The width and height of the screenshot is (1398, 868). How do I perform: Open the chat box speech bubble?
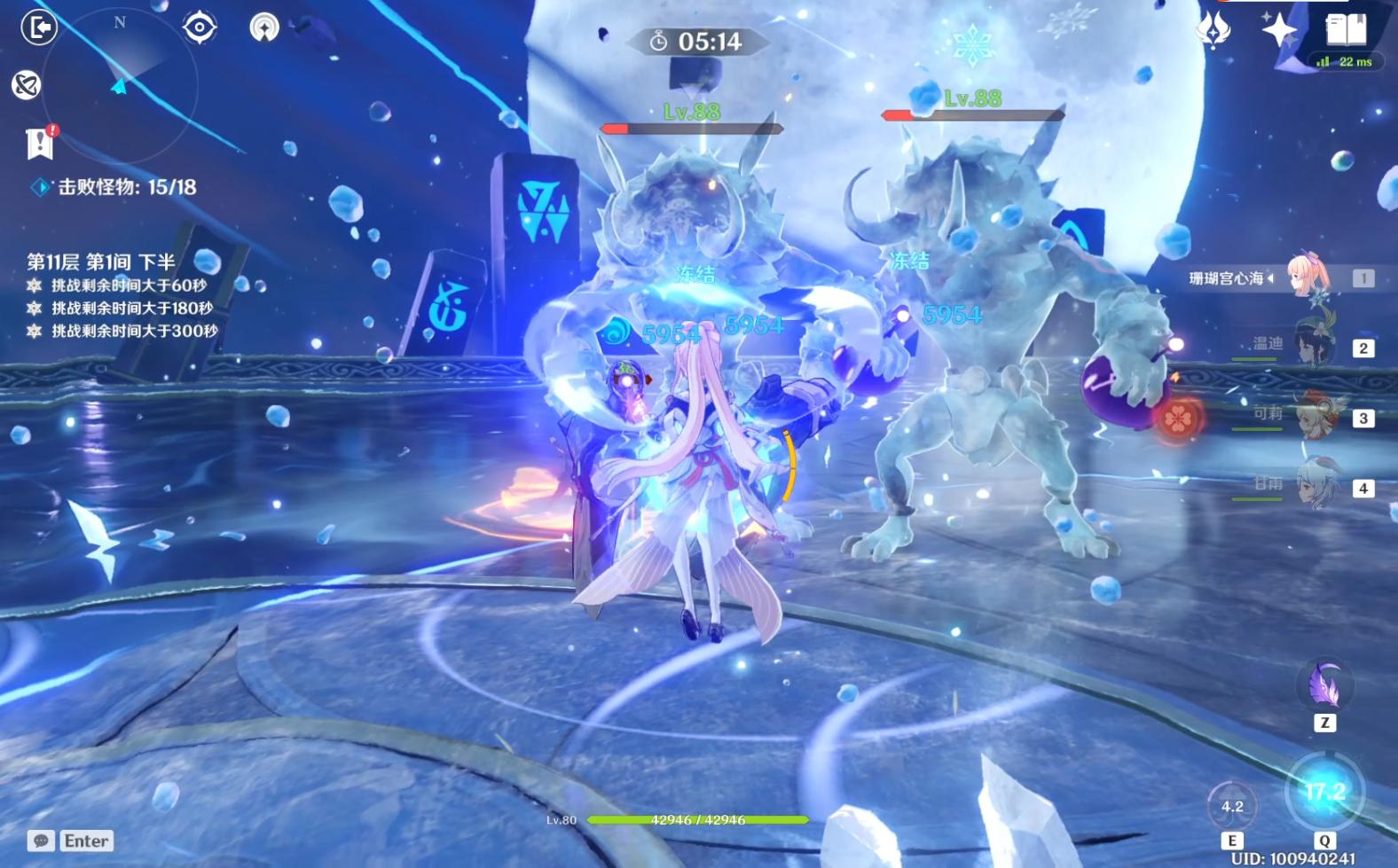click(41, 841)
